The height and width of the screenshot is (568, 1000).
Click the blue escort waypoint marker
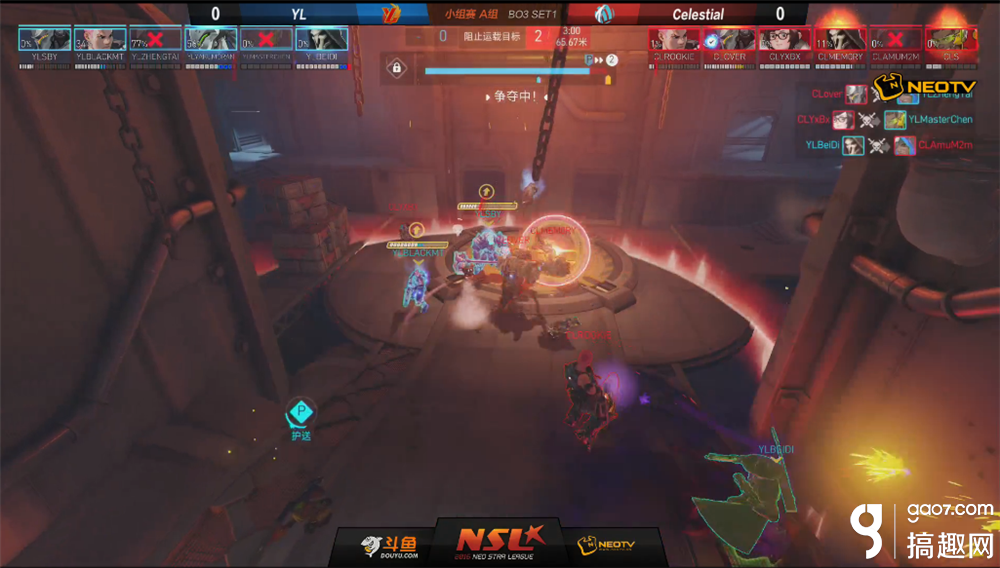click(x=301, y=412)
